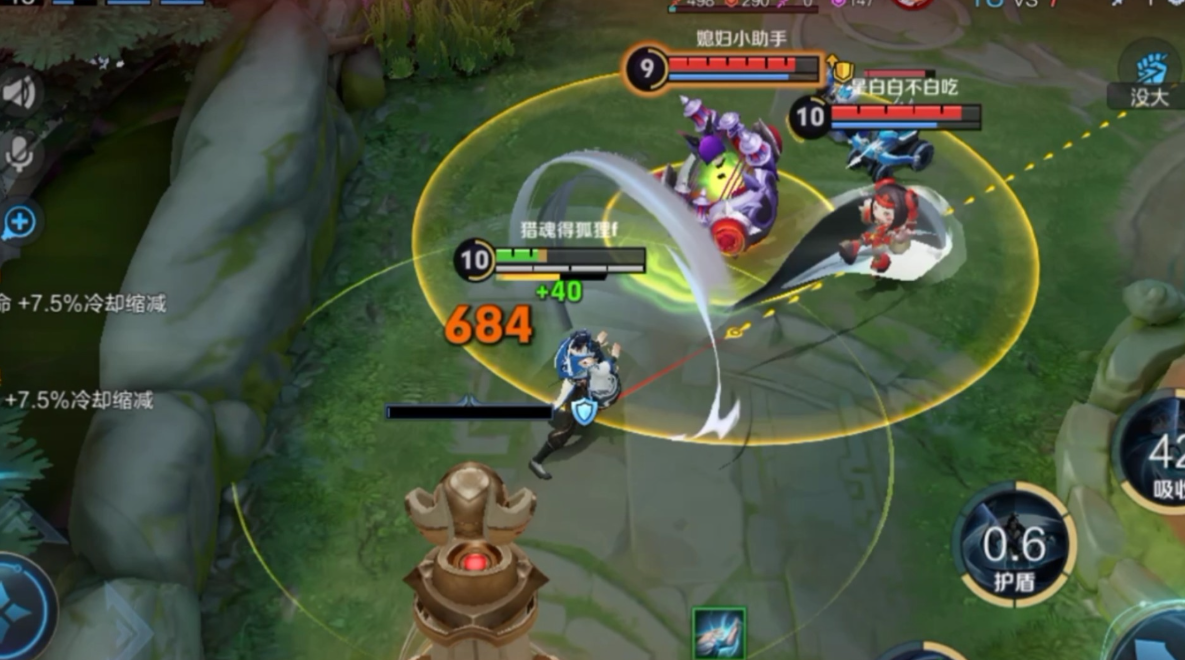
Task: Select the green-framed item icon at bottom
Action: coord(718,632)
